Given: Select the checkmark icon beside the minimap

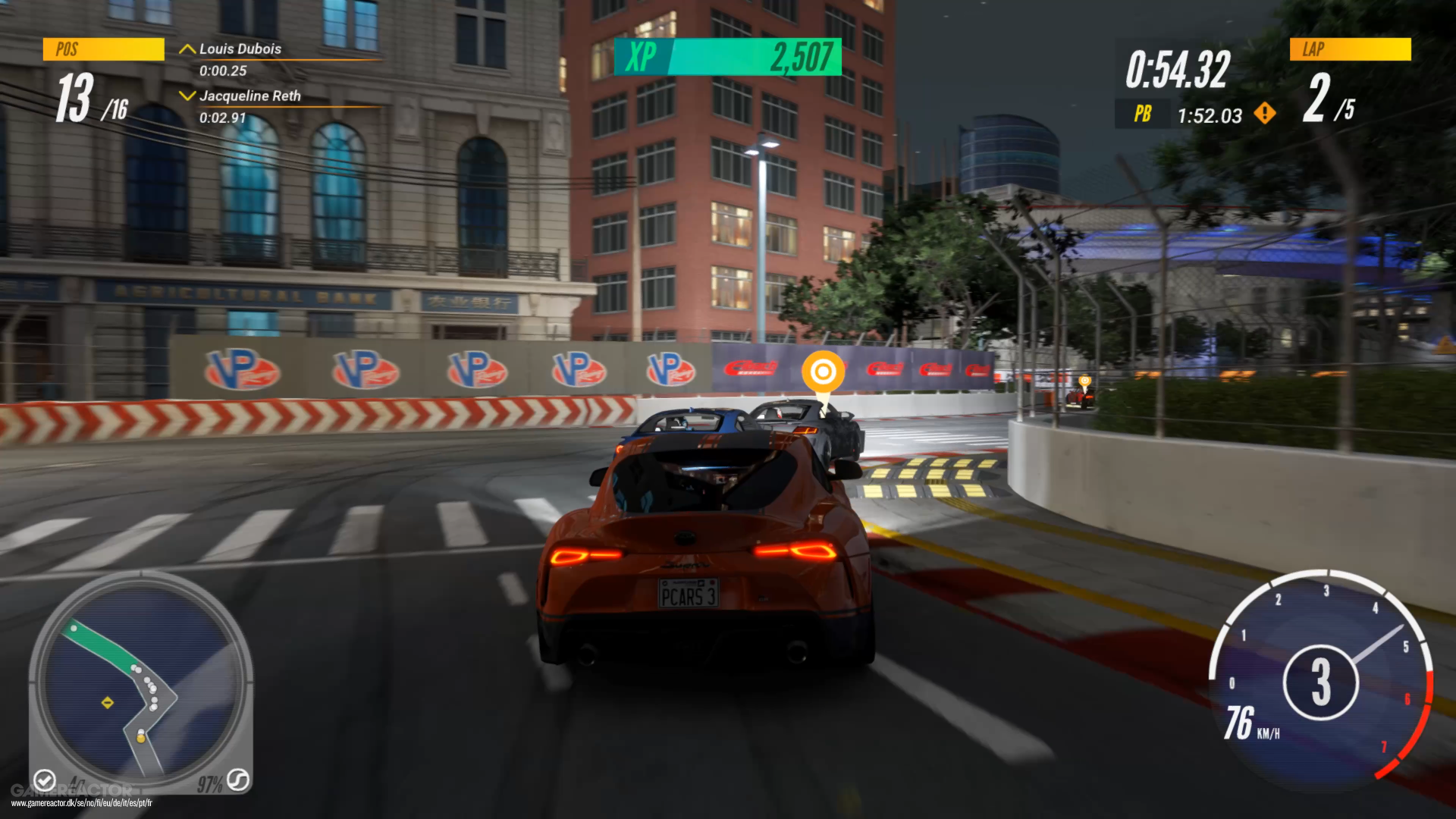Looking at the screenshot, I should 45,781.
